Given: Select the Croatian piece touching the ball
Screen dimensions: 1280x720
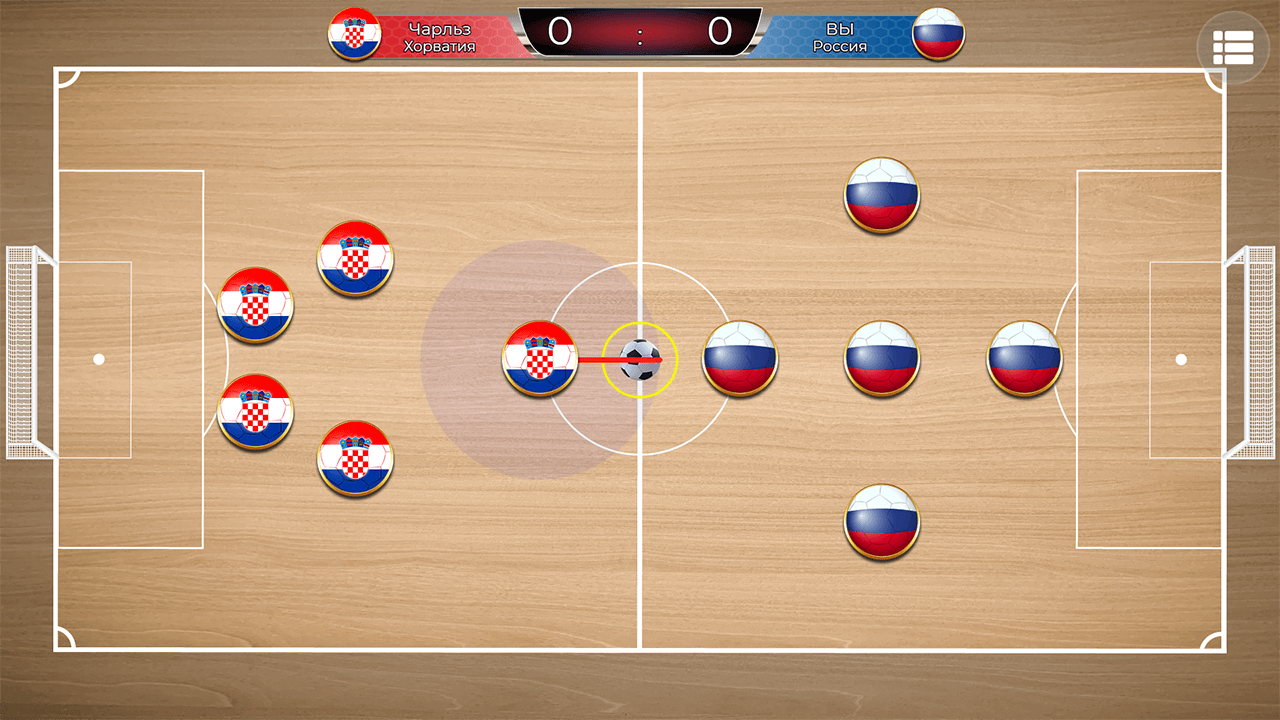Looking at the screenshot, I should 539,357.
